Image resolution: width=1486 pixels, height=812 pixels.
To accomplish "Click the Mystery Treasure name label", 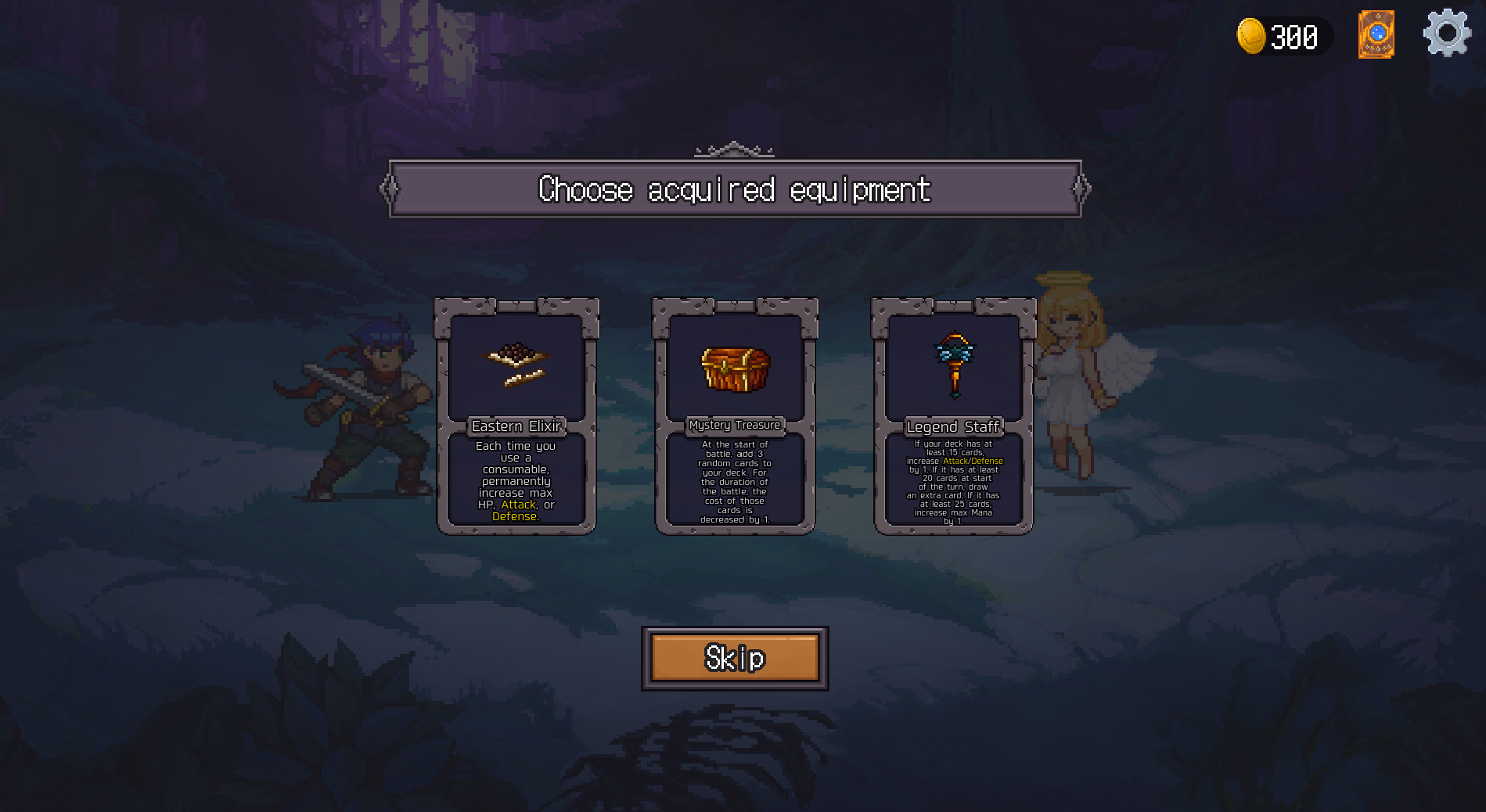I will [734, 426].
